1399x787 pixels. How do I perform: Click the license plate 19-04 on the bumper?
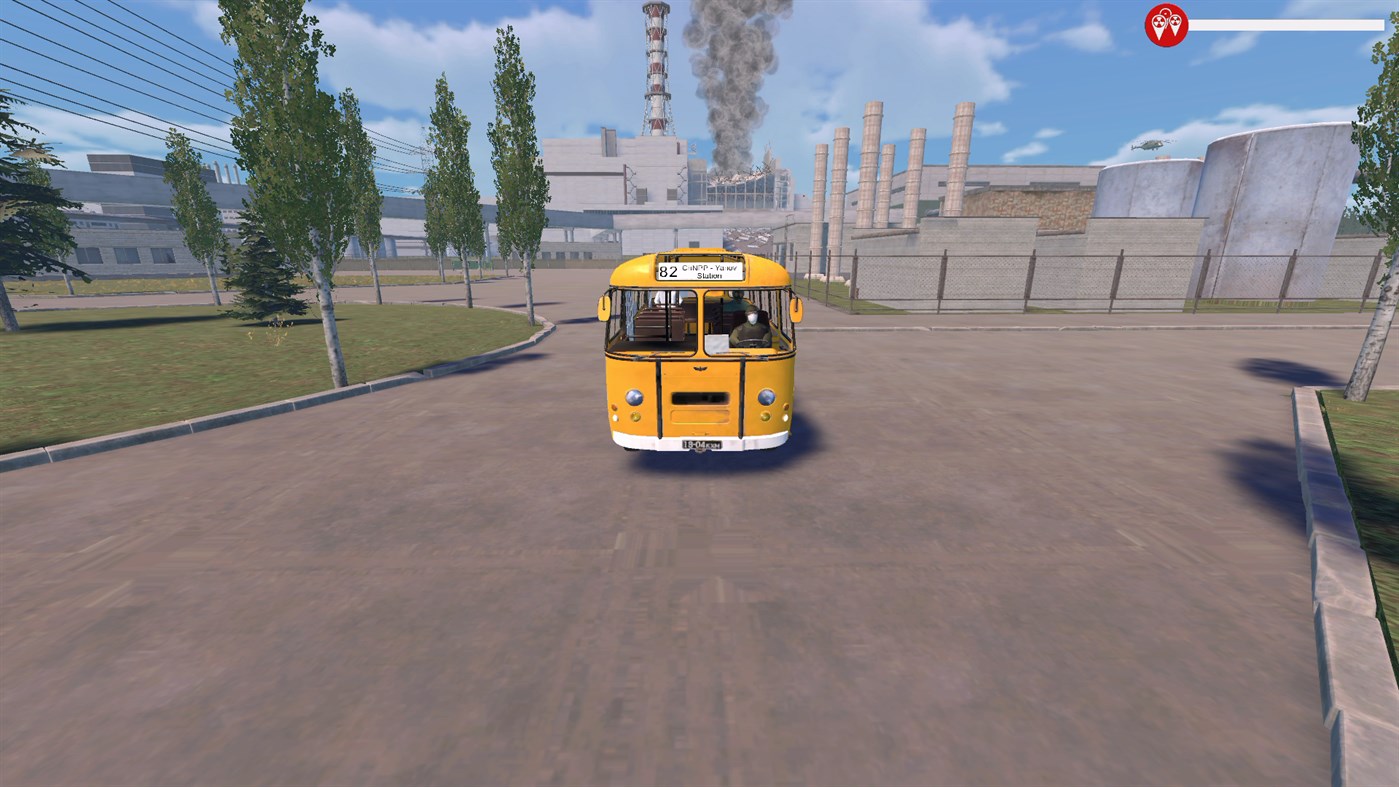tap(700, 443)
